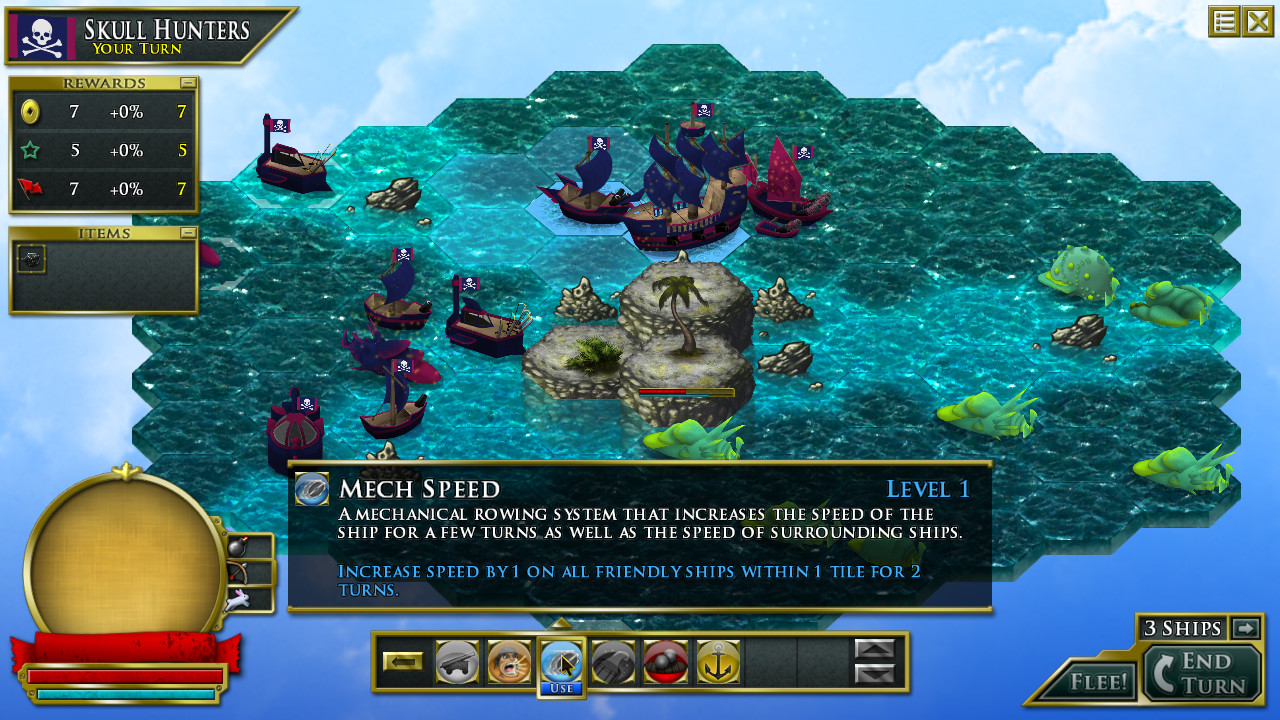Viewport: 1280px width, 720px height.
Task: Collapse the Rewards panel
Action: [188, 83]
